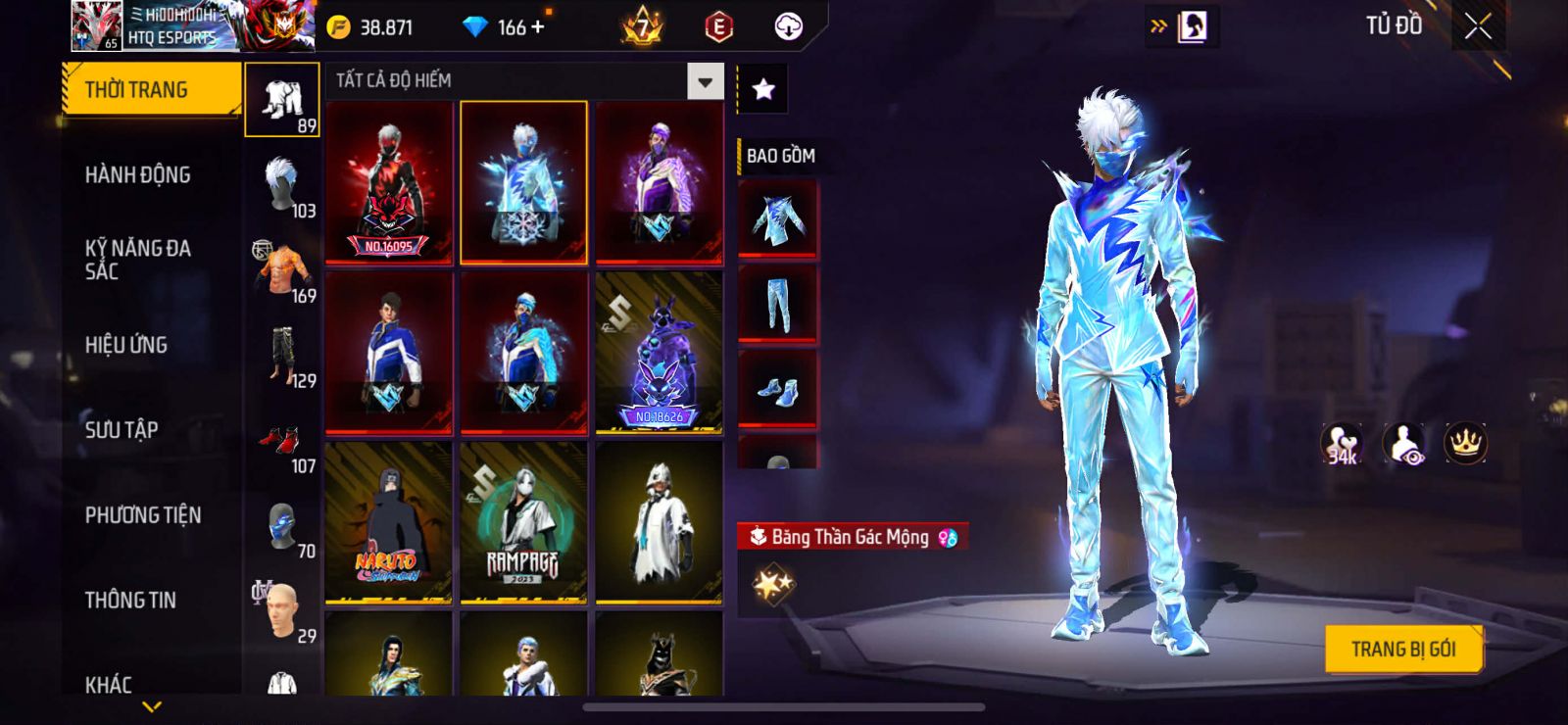Show the THÔNG TIN section

[x=130, y=600]
